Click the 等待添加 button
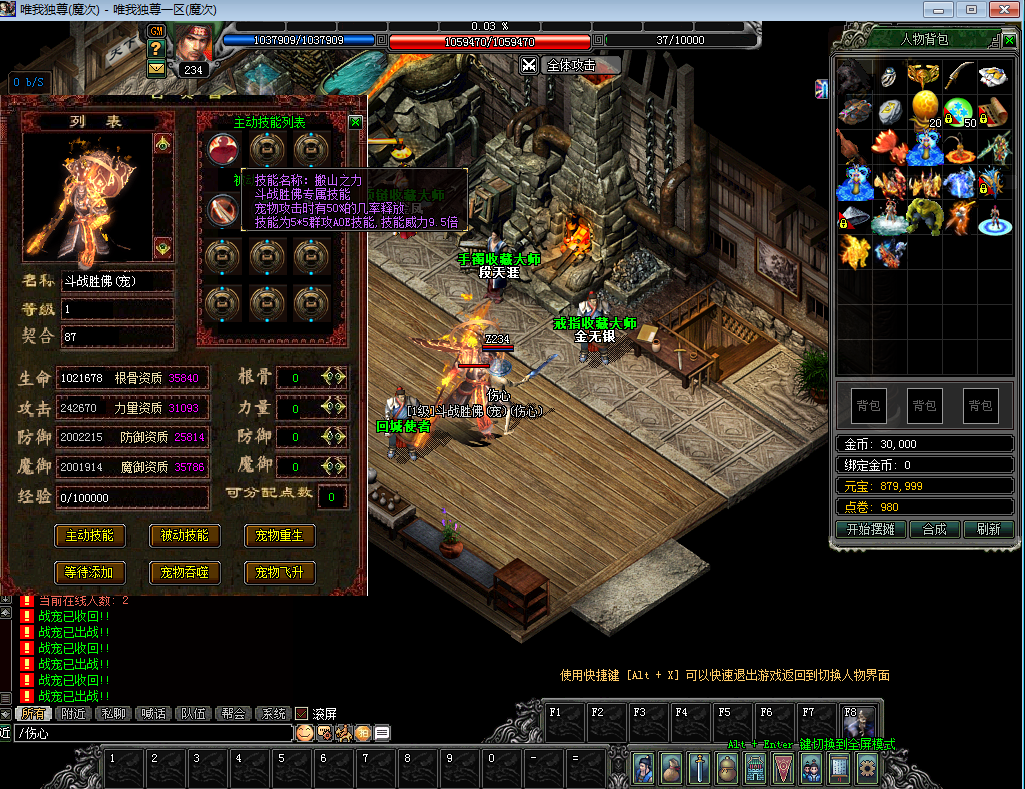The height and width of the screenshot is (789, 1025). coord(89,573)
